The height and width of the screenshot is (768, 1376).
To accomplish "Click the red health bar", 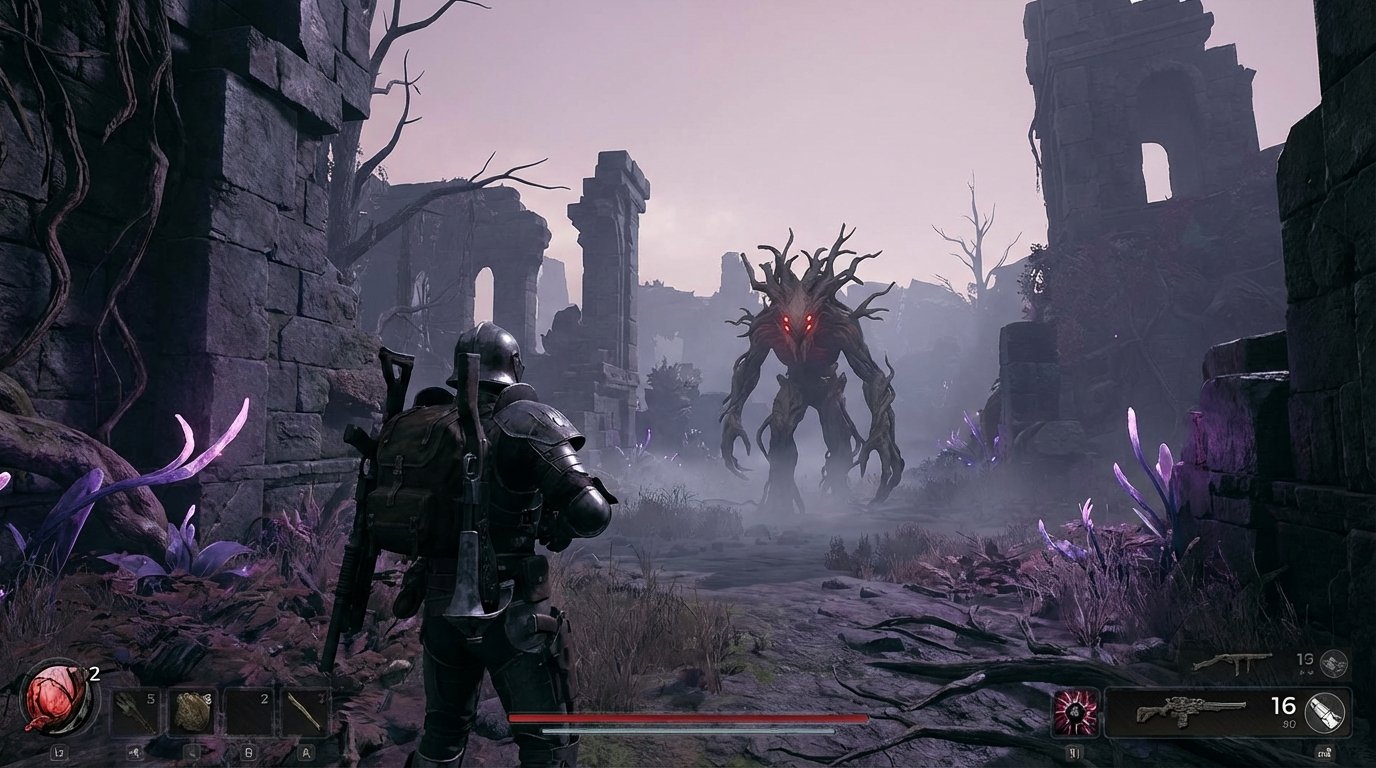I will coord(688,719).
